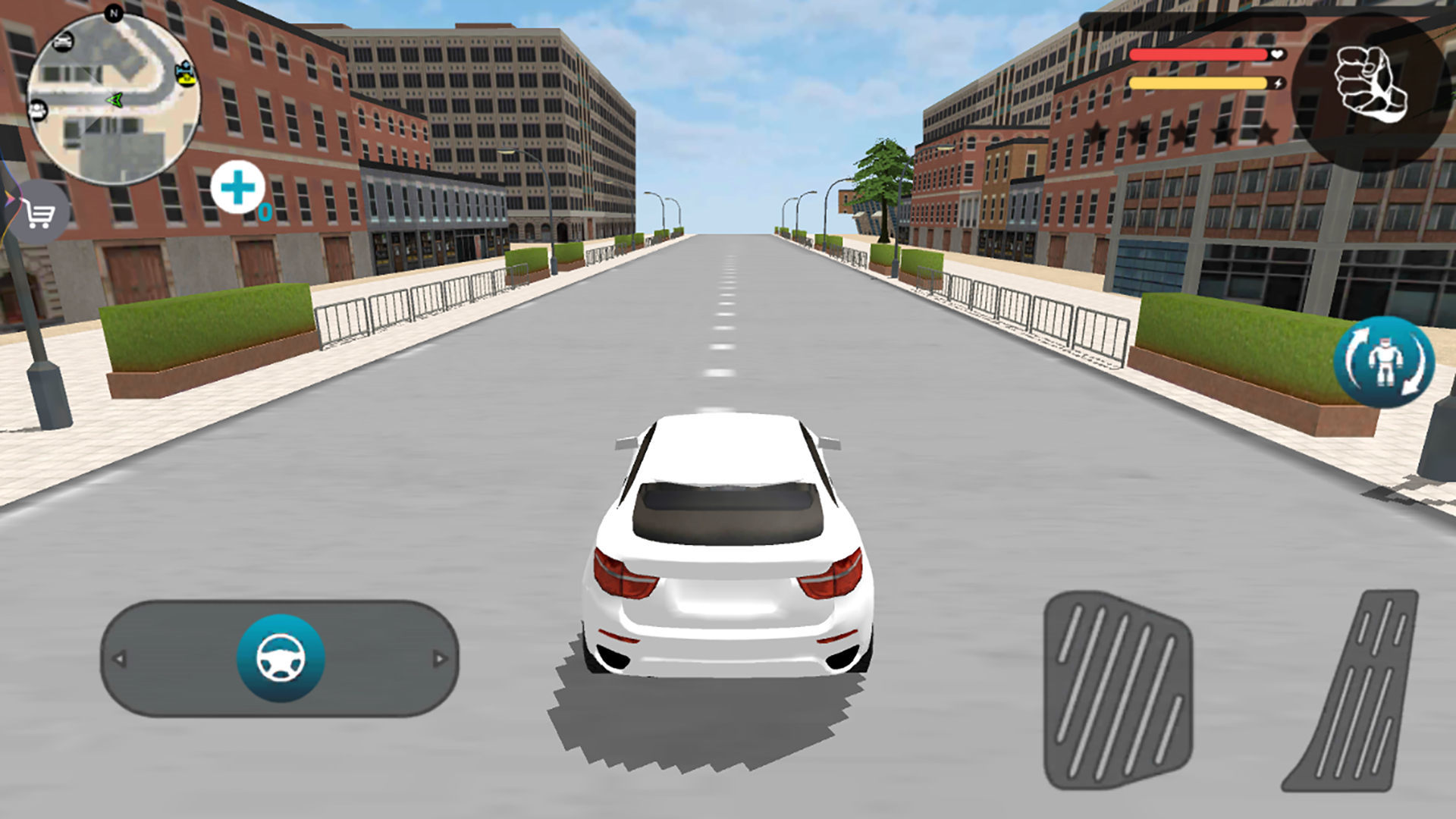This screenshot has width=1456, height=819.
Task: Activate the robot transform button
Action: [1384, 362]
